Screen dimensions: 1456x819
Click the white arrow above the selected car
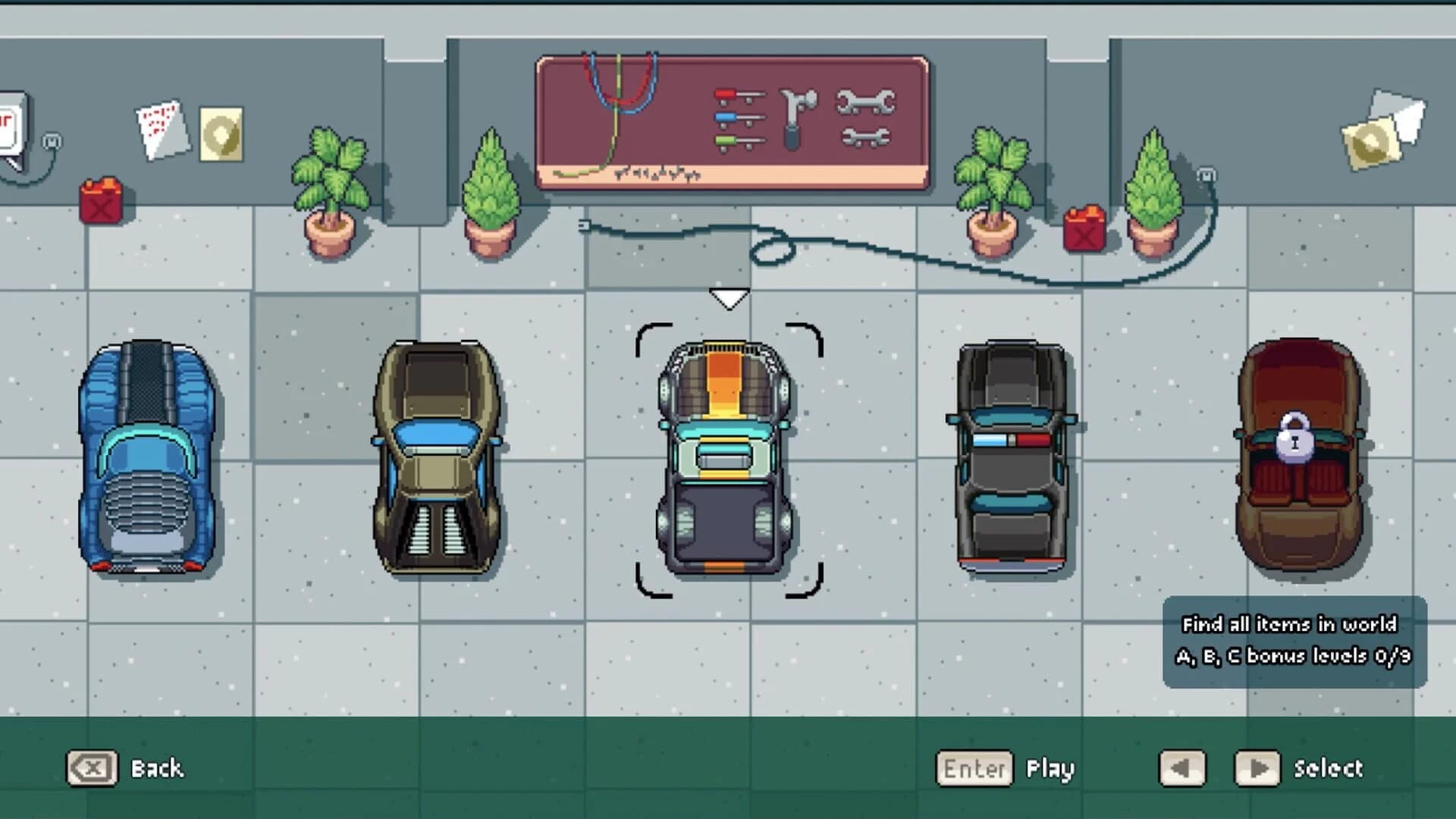tap(730, 297)
